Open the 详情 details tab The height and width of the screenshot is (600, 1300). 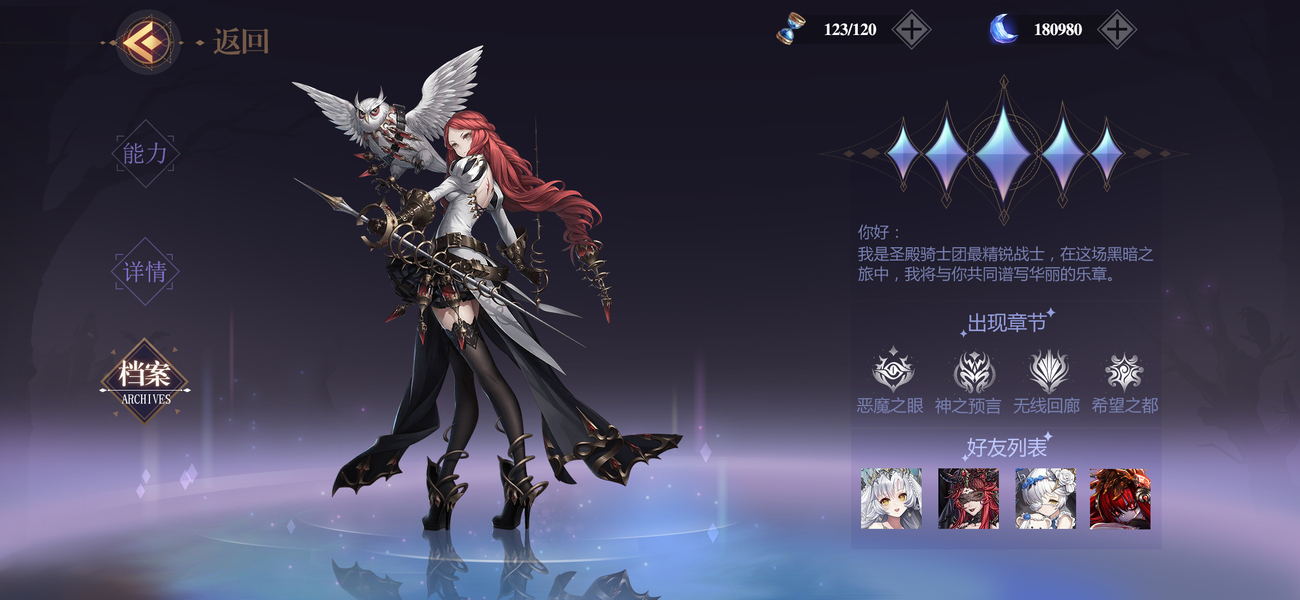(146, 271)
